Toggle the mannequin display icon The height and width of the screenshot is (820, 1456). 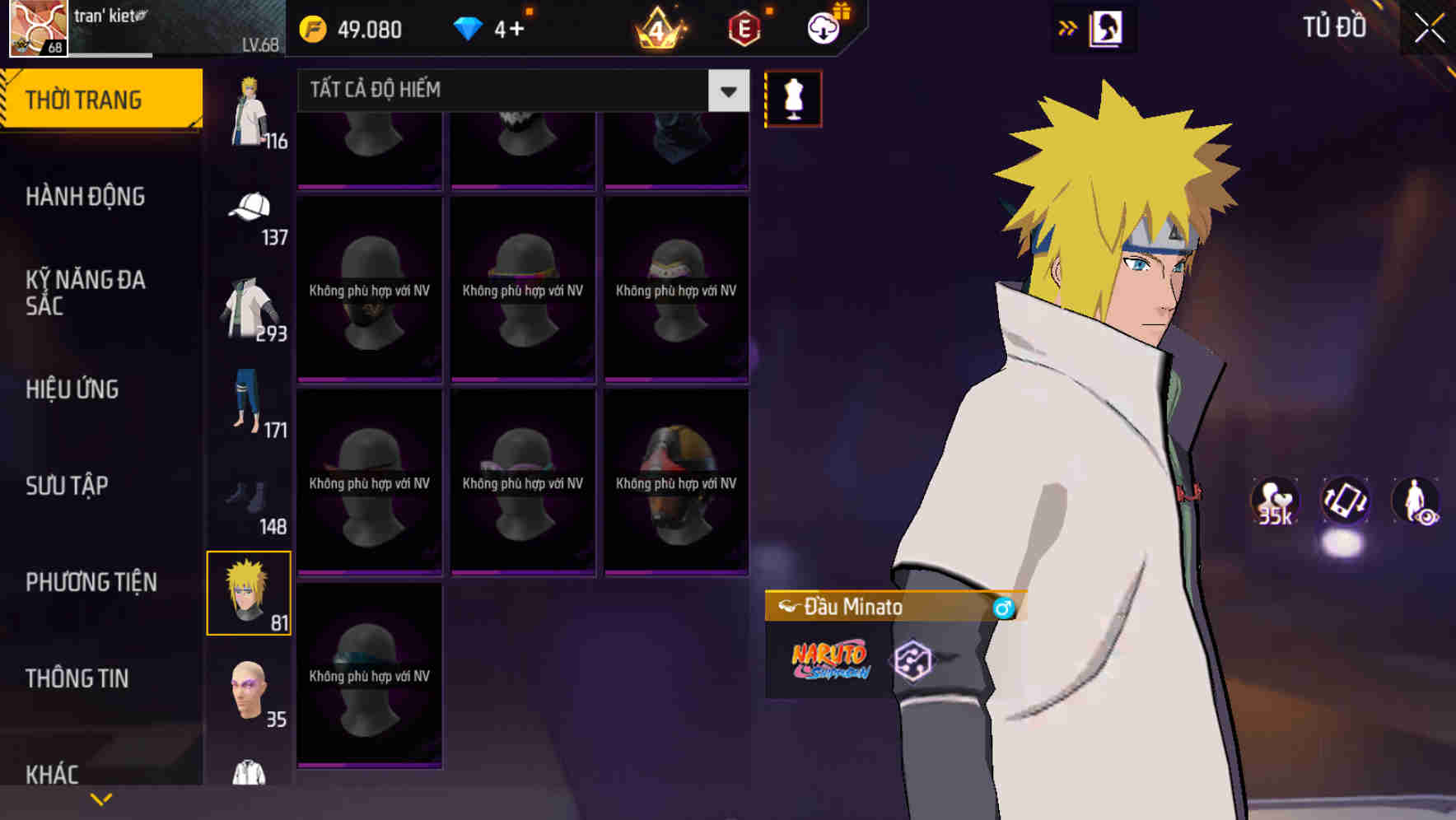(x=793, y=97)
